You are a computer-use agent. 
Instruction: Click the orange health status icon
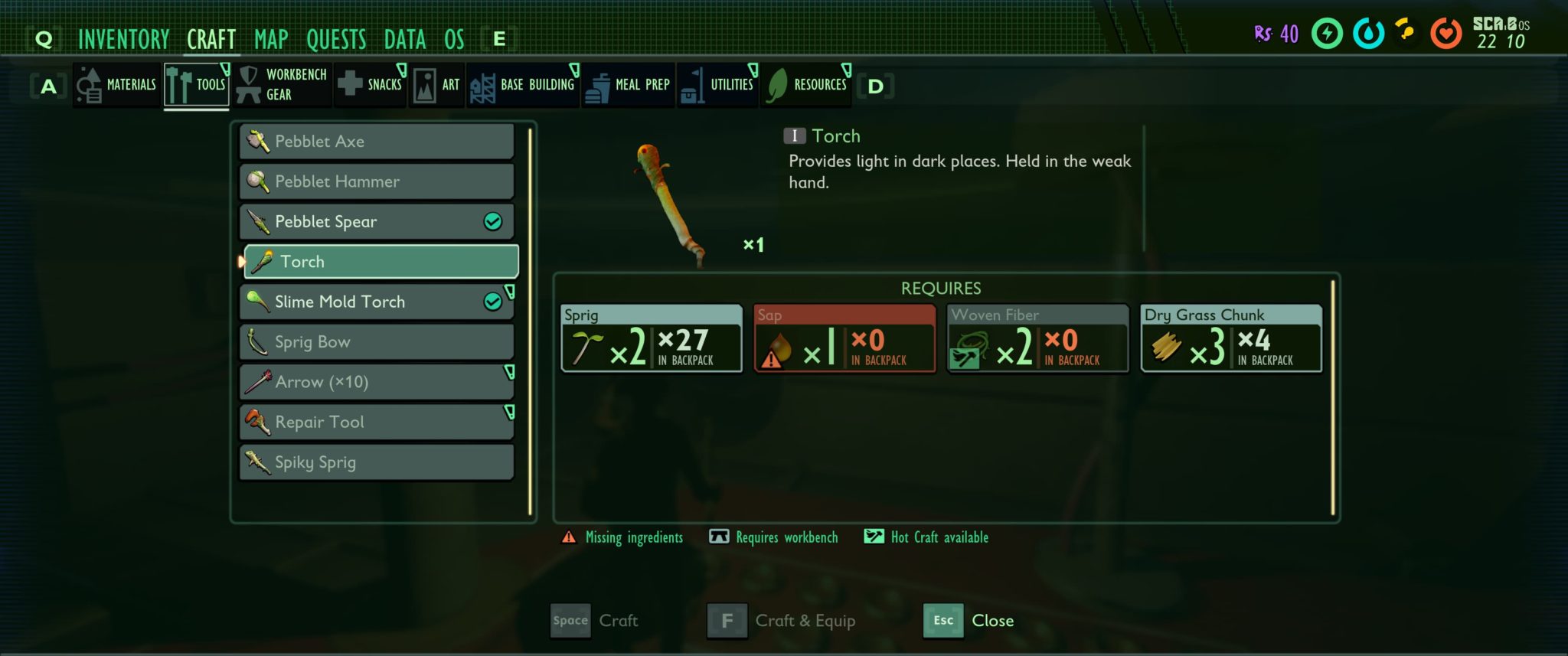click(1447, 34)
